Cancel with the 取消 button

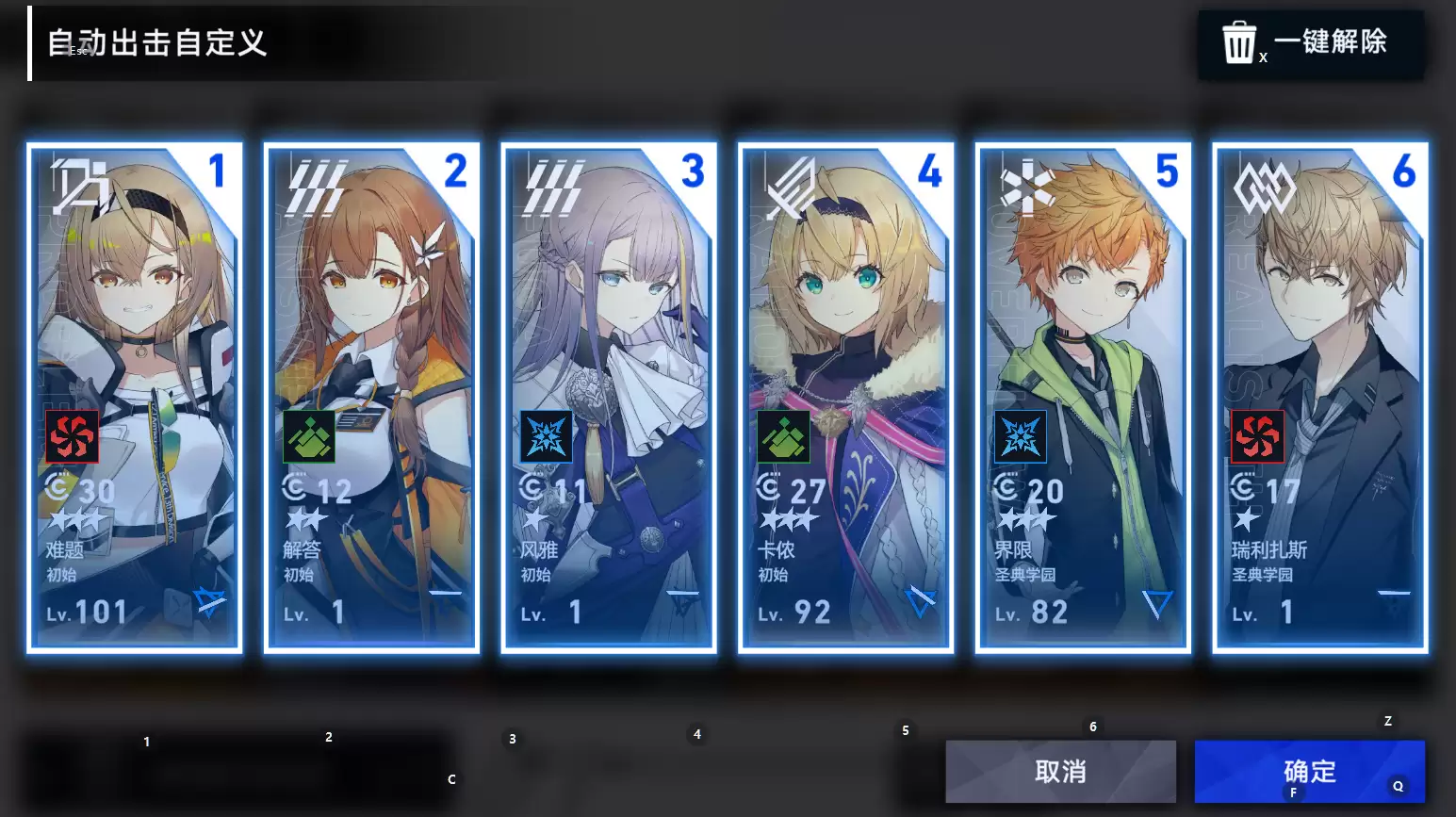click(1060, 771)
